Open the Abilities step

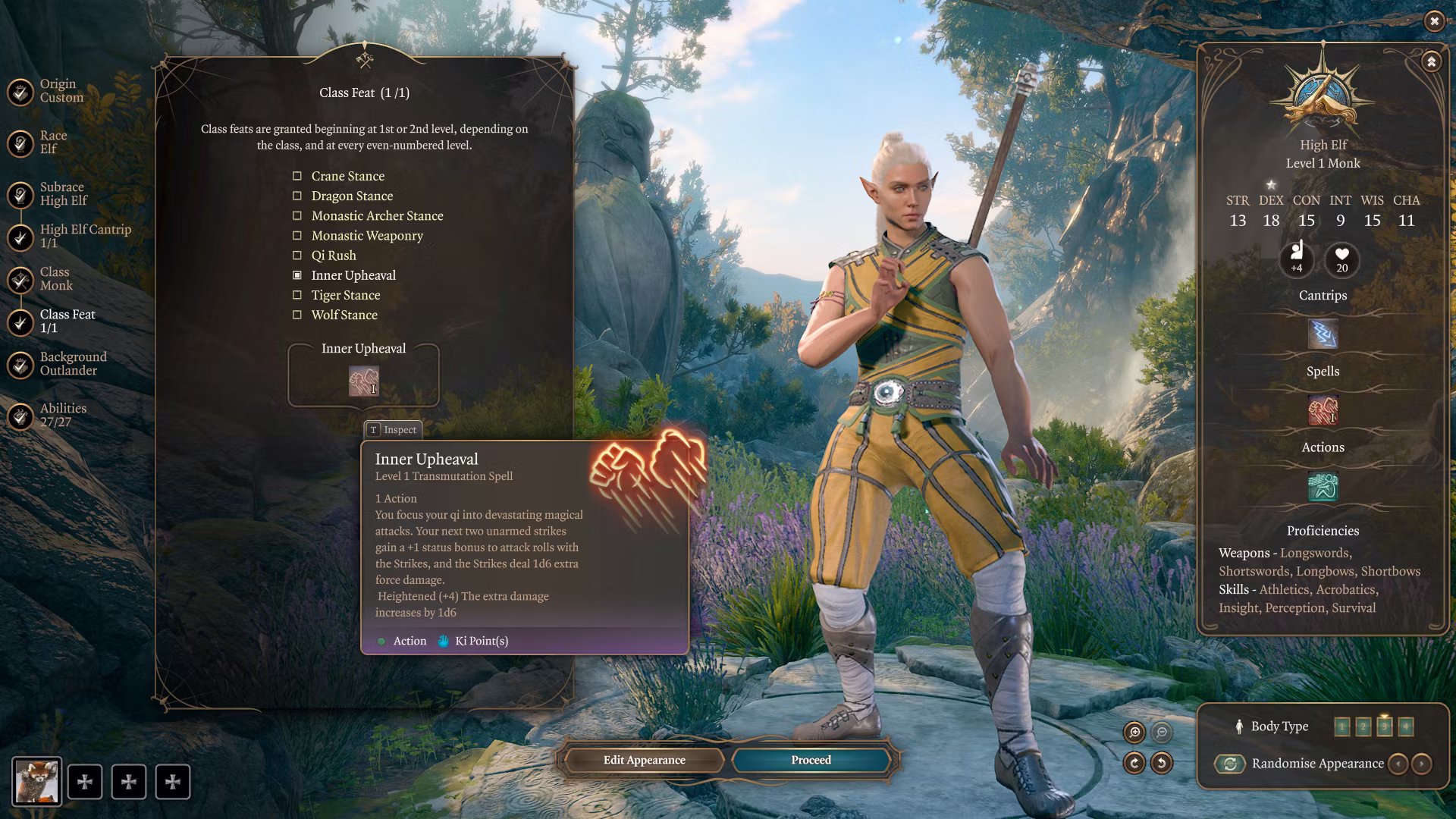62,415
